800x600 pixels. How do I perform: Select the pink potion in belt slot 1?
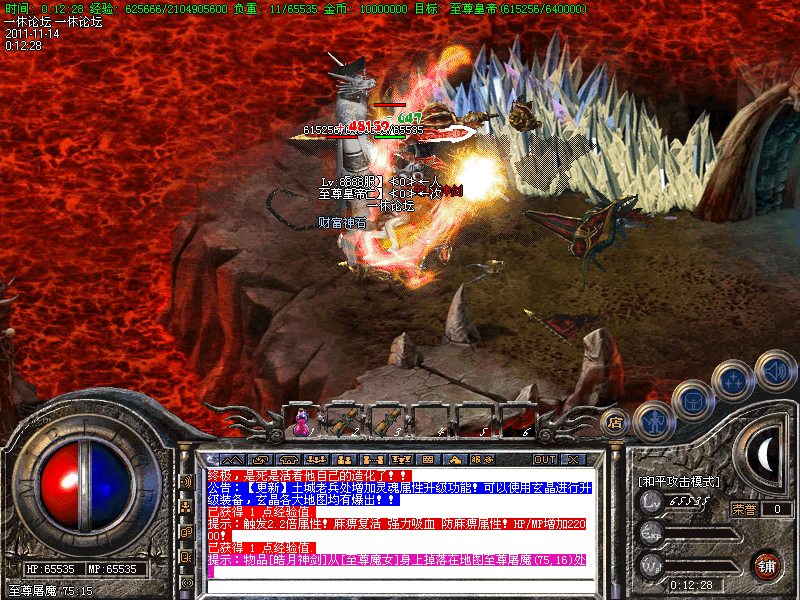tap(301, 423)
